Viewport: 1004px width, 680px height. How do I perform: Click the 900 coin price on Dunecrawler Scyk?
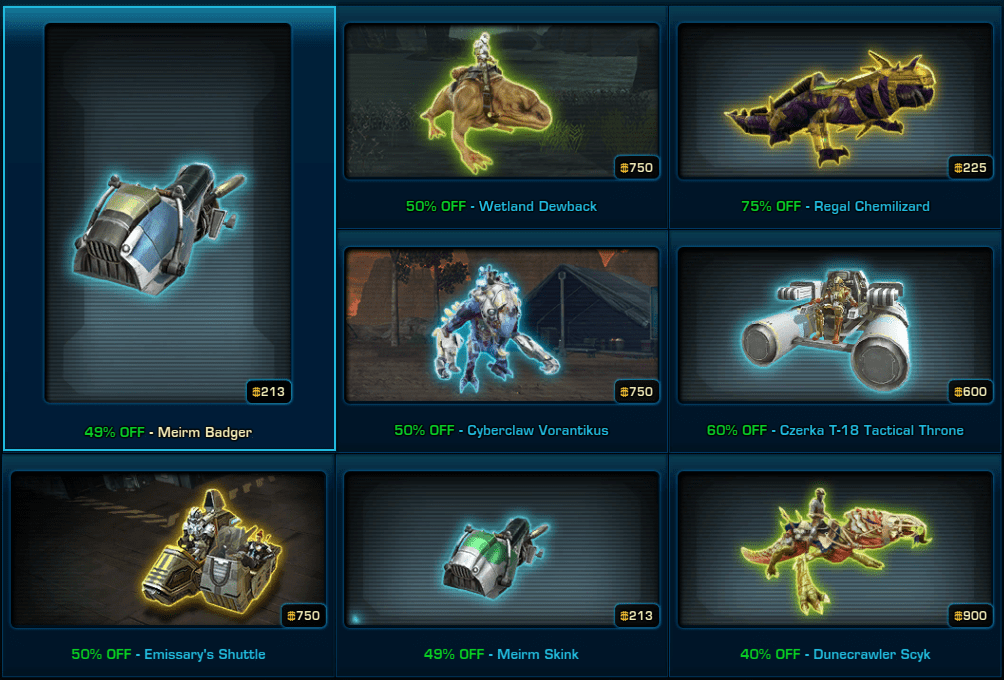coord(970,616)
